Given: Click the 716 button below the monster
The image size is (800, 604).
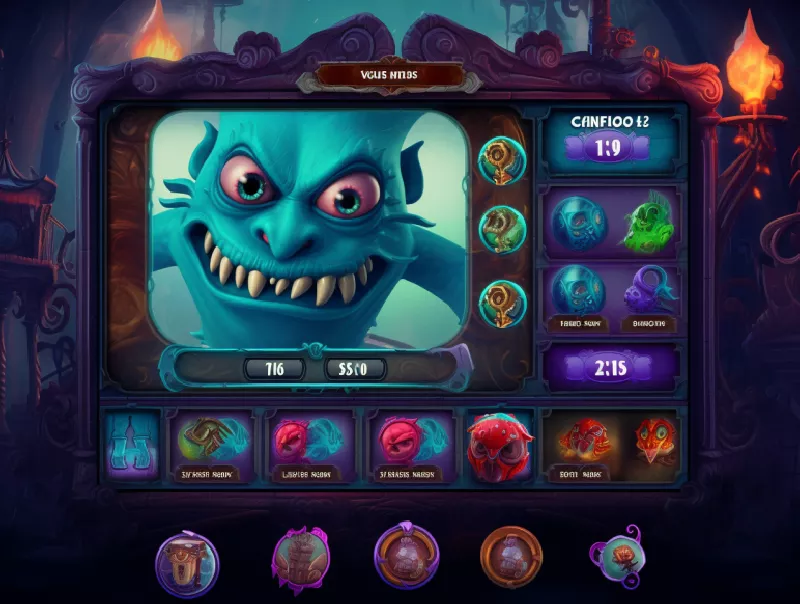Looking at the screenshot, I should (x=276, y=368).
